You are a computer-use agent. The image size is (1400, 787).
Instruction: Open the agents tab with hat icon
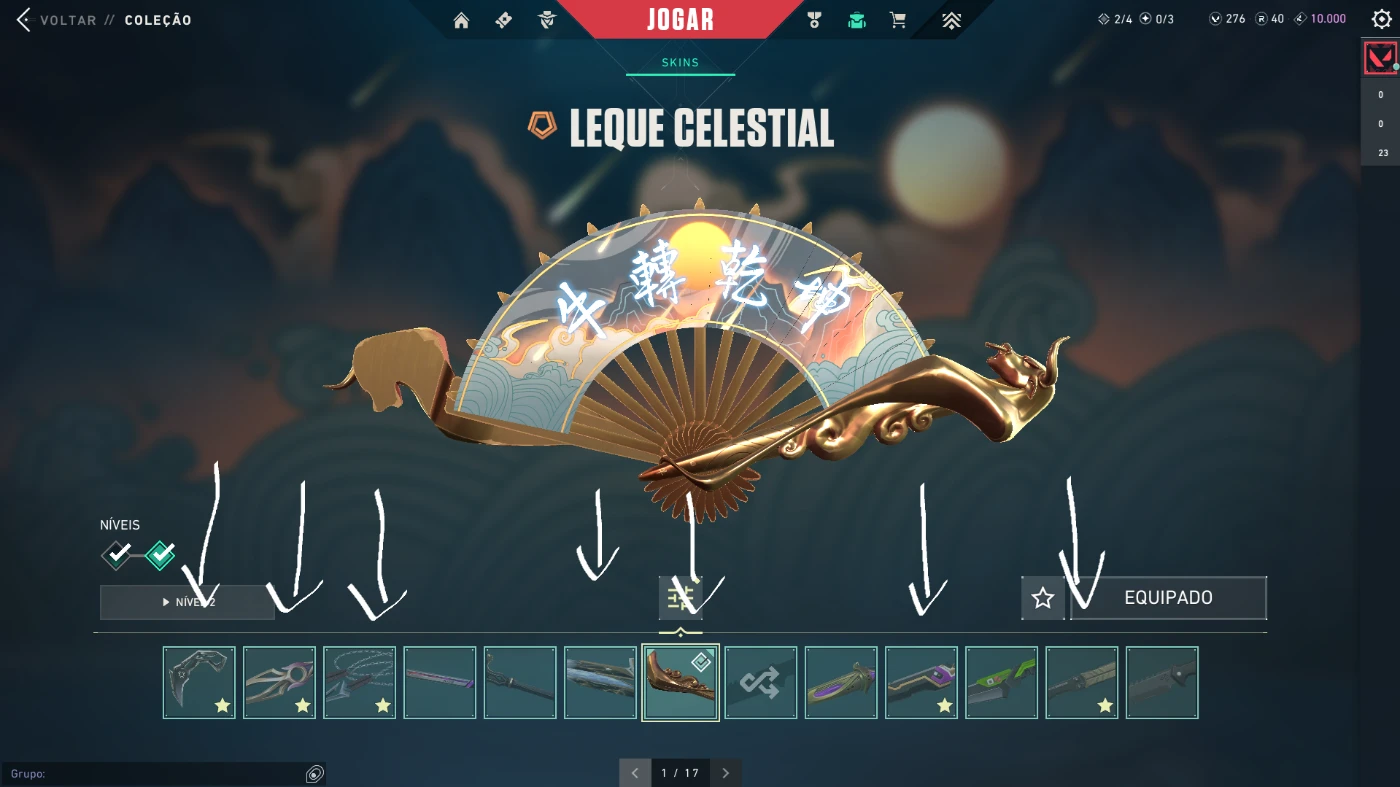[x=546, y=20]
